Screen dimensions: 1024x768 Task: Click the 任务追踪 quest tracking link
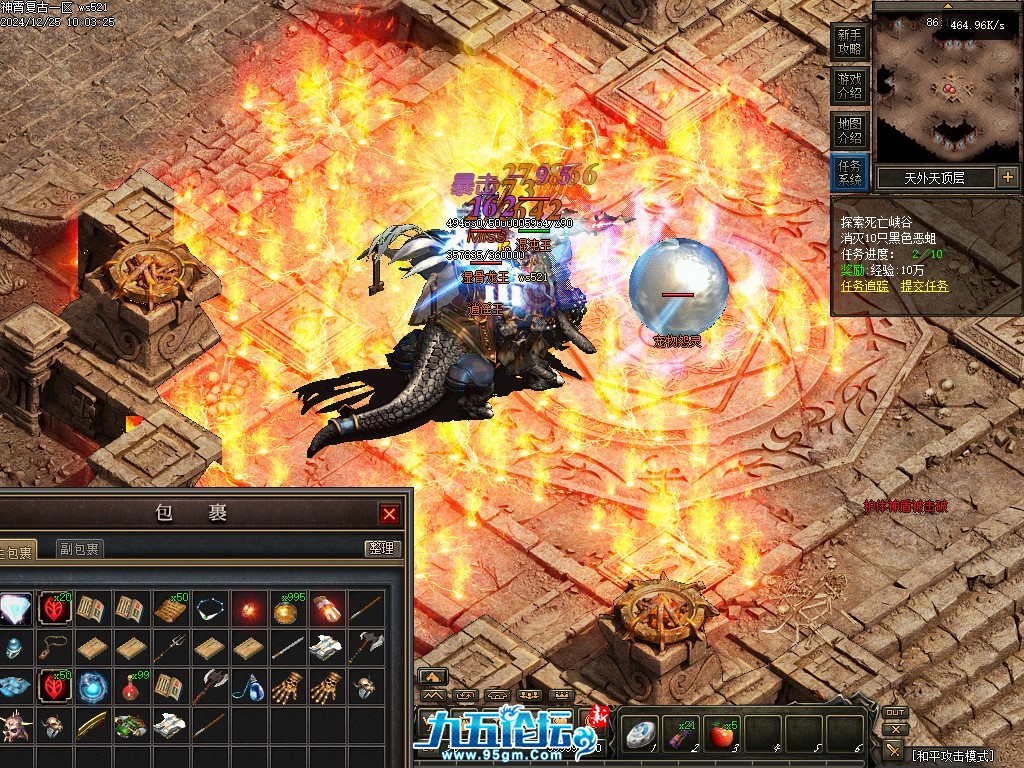coord(865,286)
